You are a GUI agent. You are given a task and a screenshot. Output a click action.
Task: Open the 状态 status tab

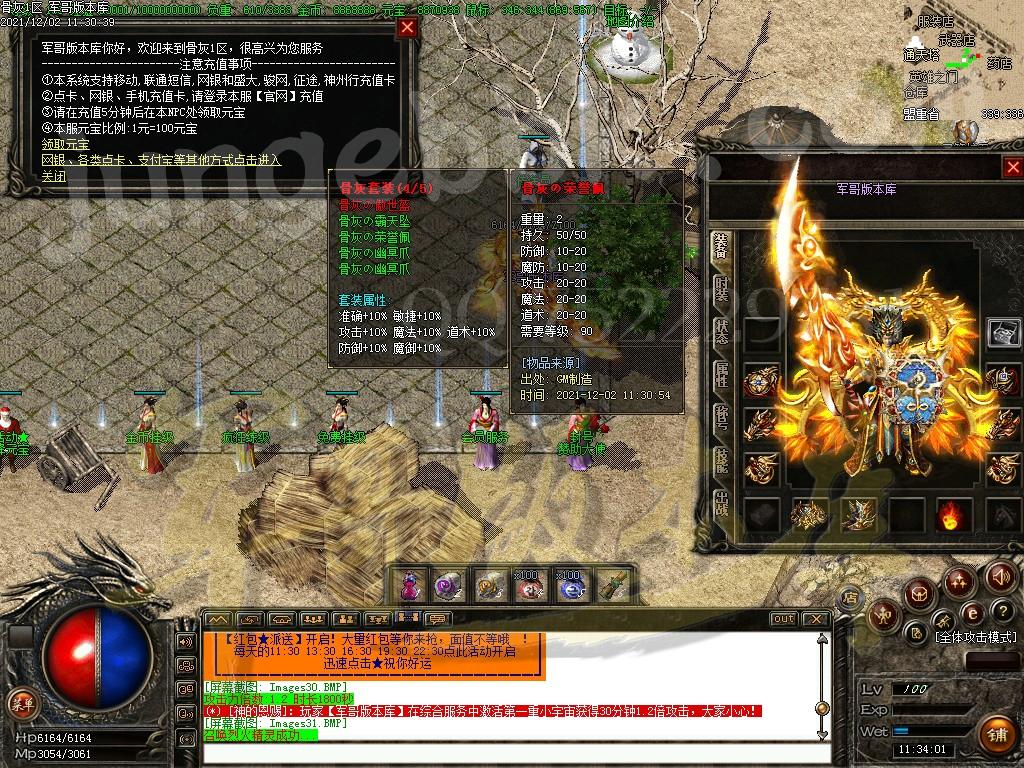click(x=721, y=333)
